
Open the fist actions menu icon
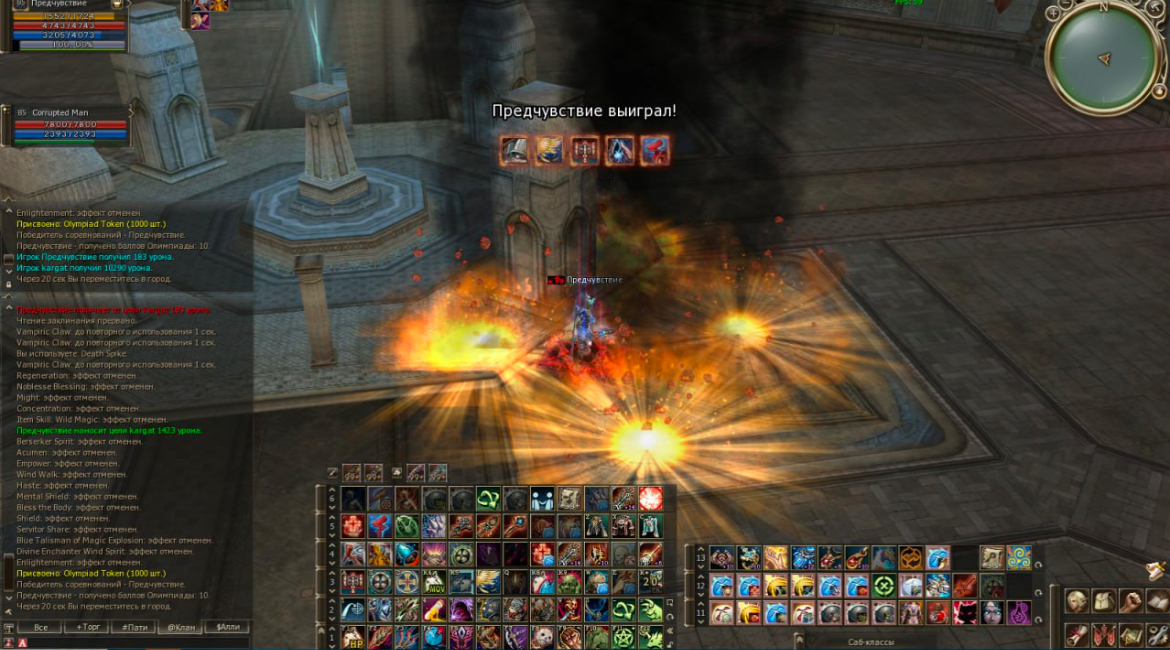point(1130,601)
